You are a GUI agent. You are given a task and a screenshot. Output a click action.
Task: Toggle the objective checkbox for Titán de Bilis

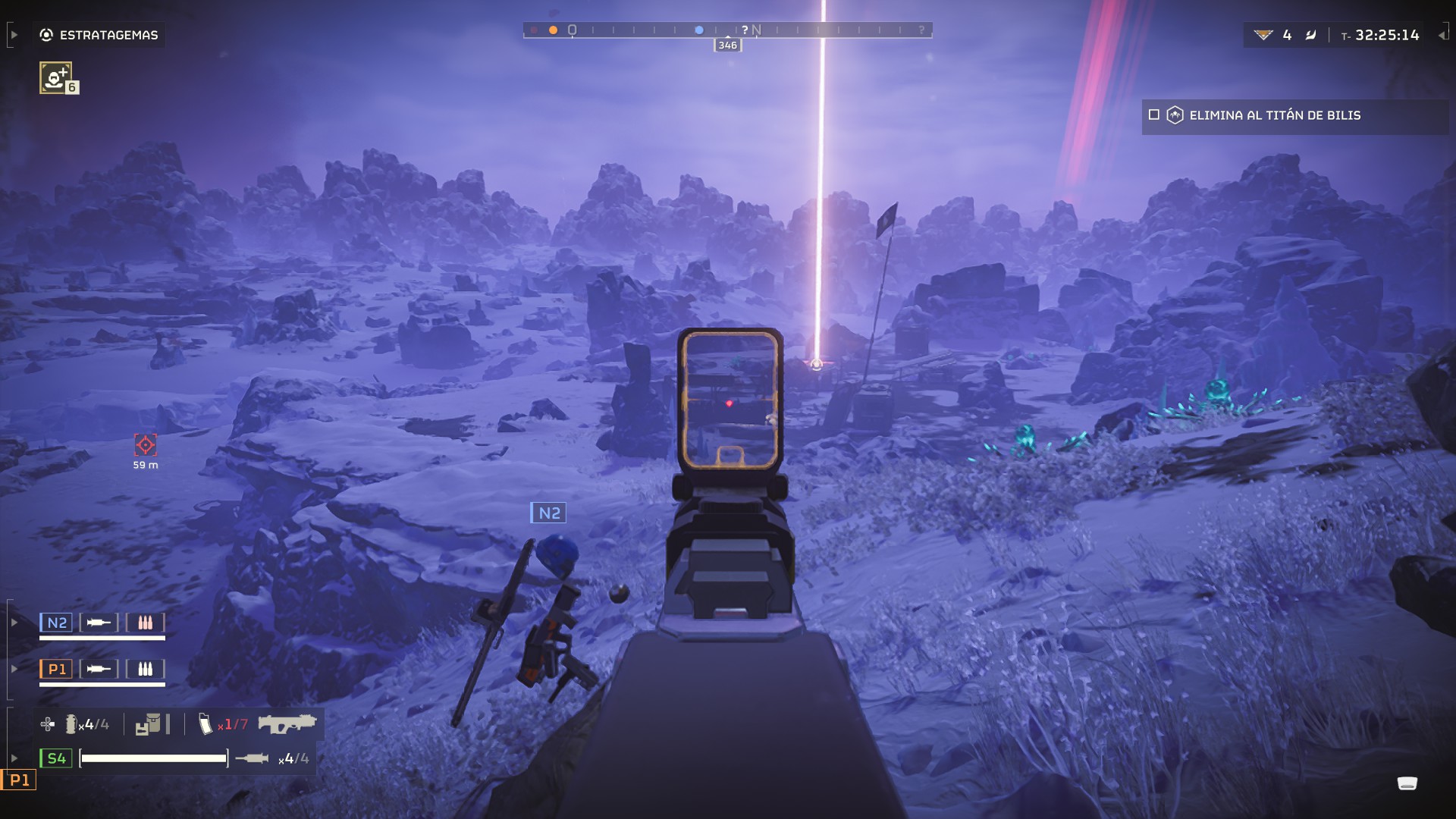pyautogui.click(x=1154, y=115)
